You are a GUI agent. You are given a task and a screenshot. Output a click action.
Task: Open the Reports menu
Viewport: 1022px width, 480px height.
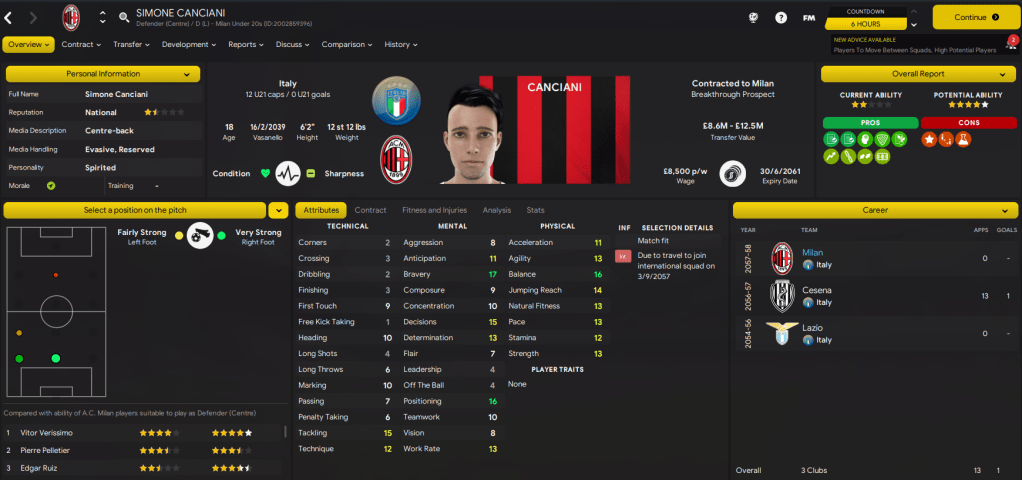246,44
